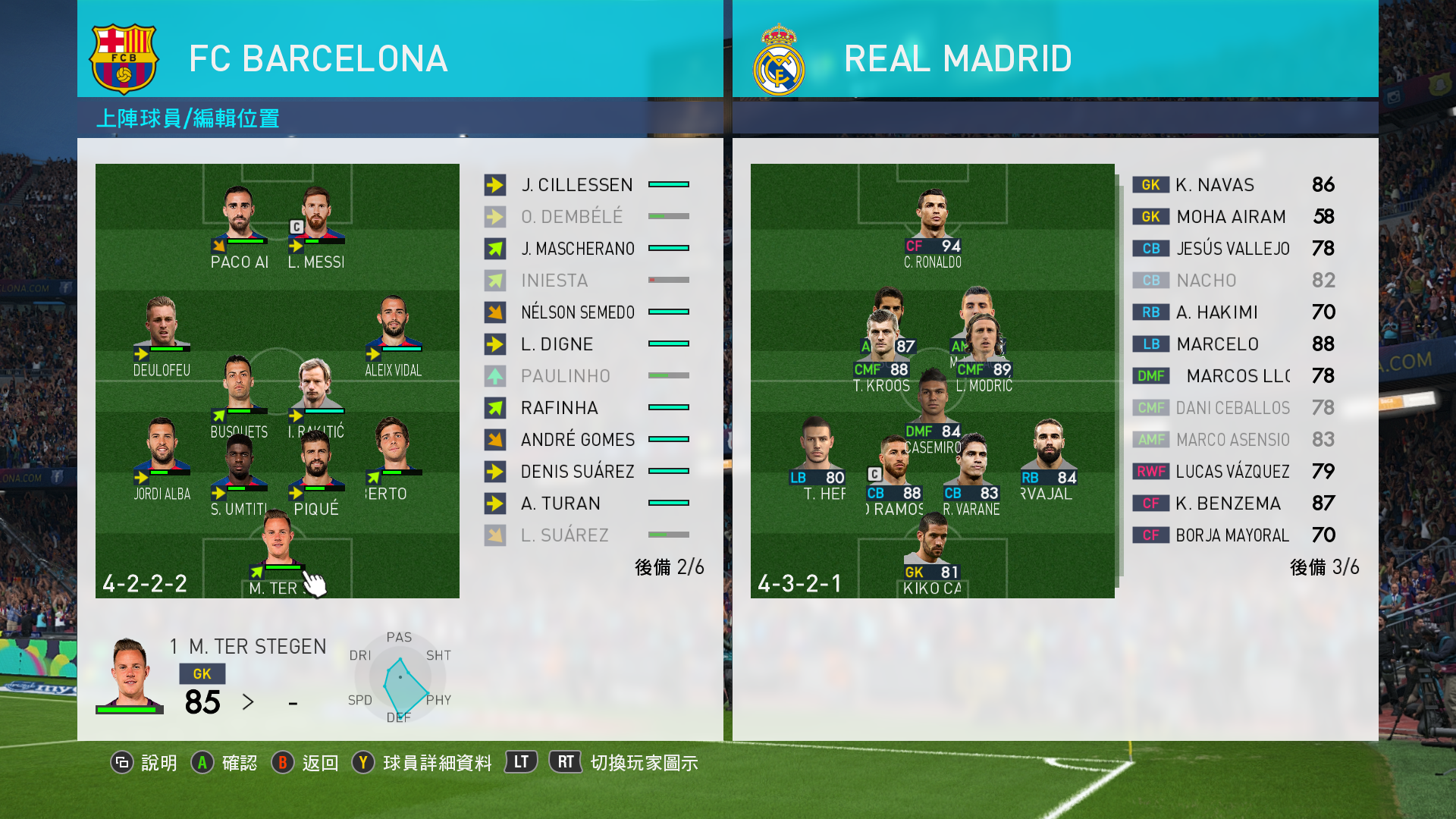Choose substitute J. Cillessen from the bench list
The width and height of the screenshot is (1456, 819).
[576, 185]
